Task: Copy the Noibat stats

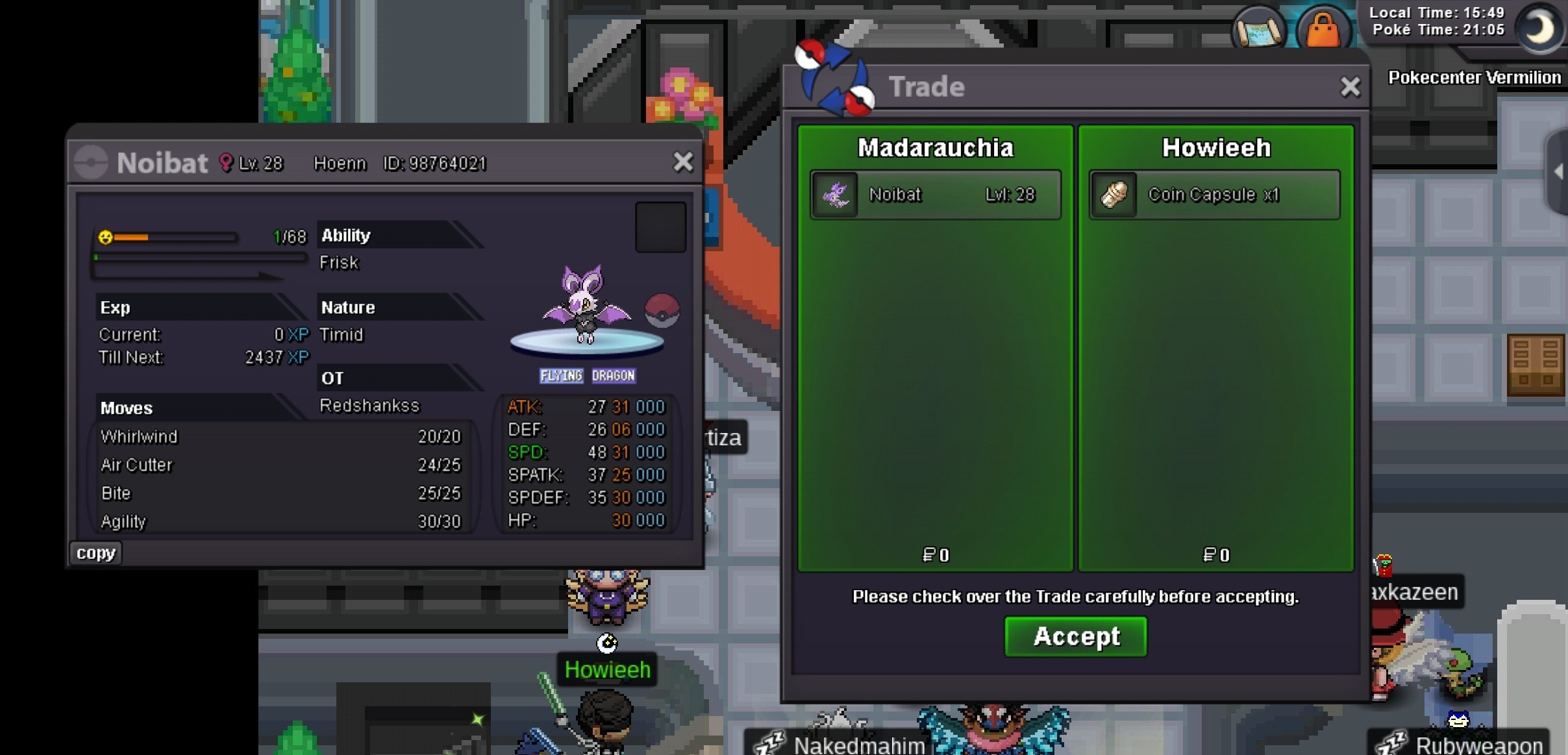Action: [x=95, y=553]
